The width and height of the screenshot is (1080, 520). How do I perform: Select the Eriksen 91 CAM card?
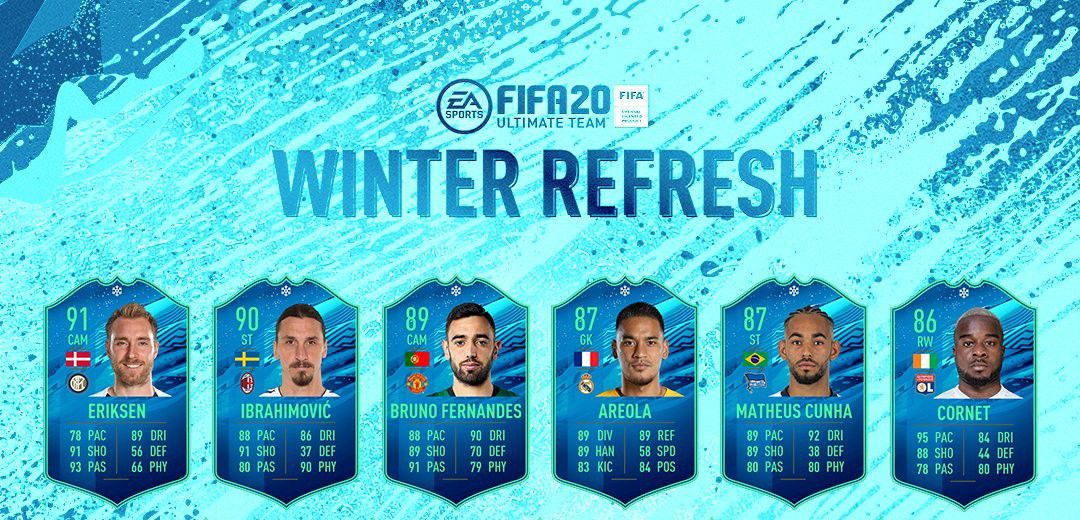tap(118, 390)
